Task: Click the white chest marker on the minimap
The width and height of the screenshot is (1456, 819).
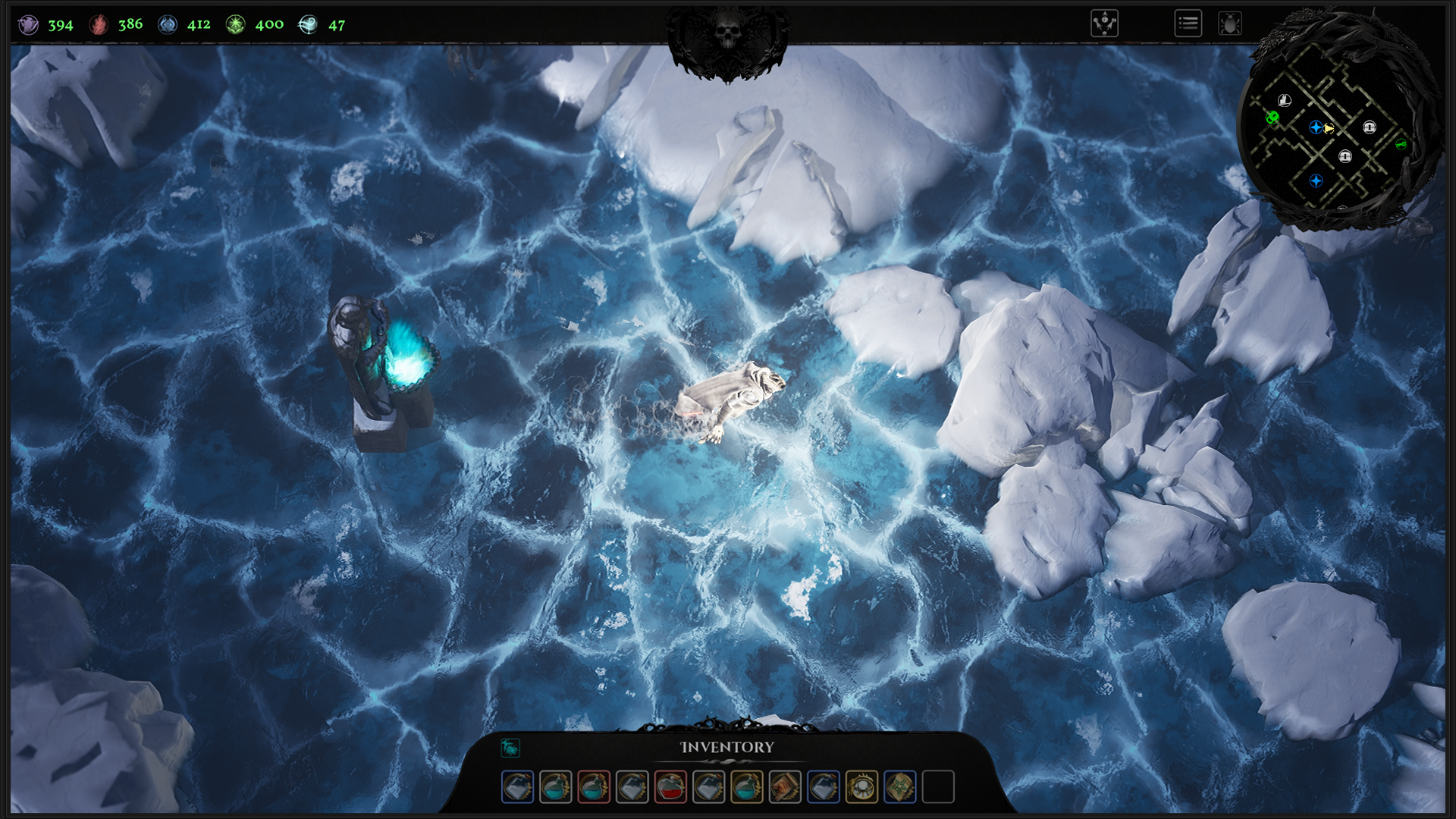Action: tap(1285, 99)
